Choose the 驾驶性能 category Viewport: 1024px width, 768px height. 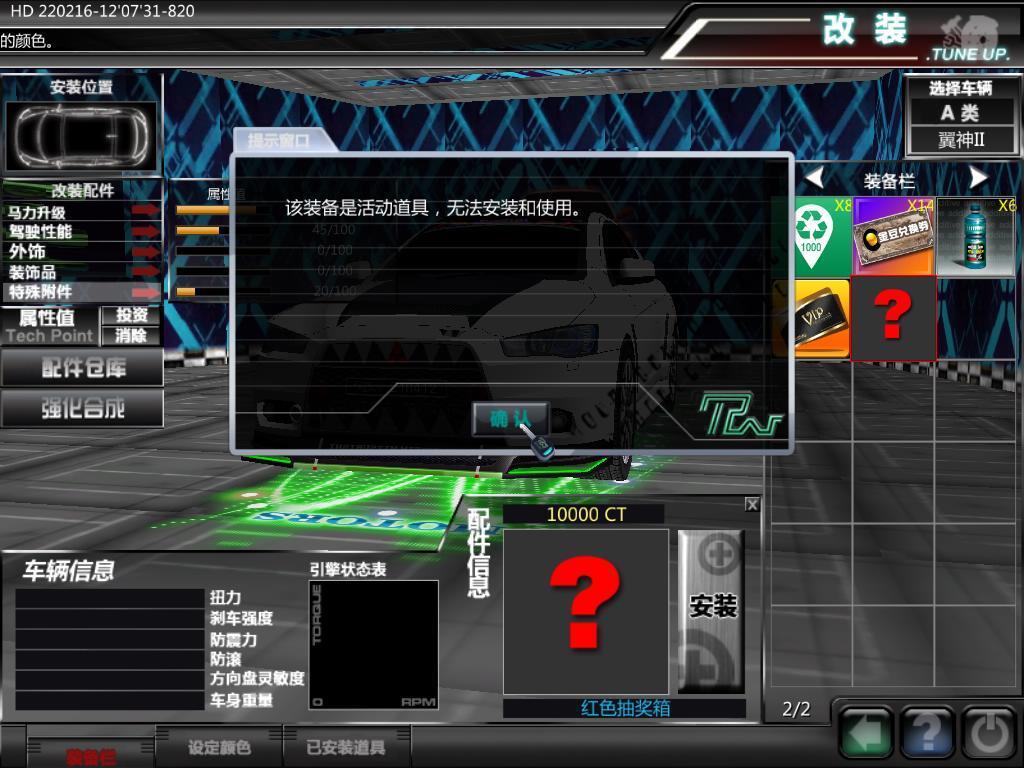[x=82, y=232]
